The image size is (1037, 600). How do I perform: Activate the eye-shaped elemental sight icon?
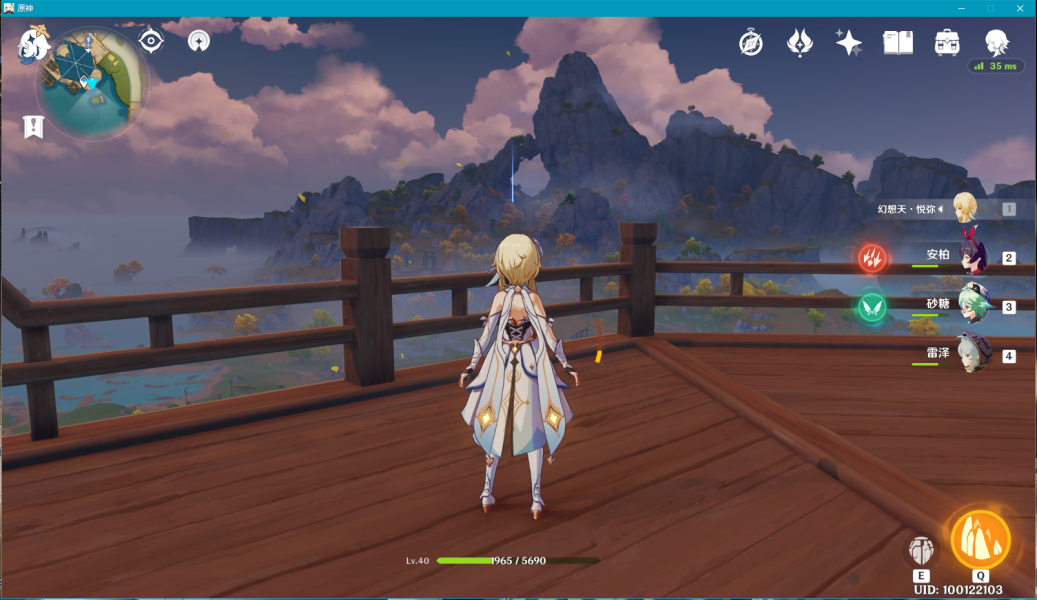coord(151,40)
